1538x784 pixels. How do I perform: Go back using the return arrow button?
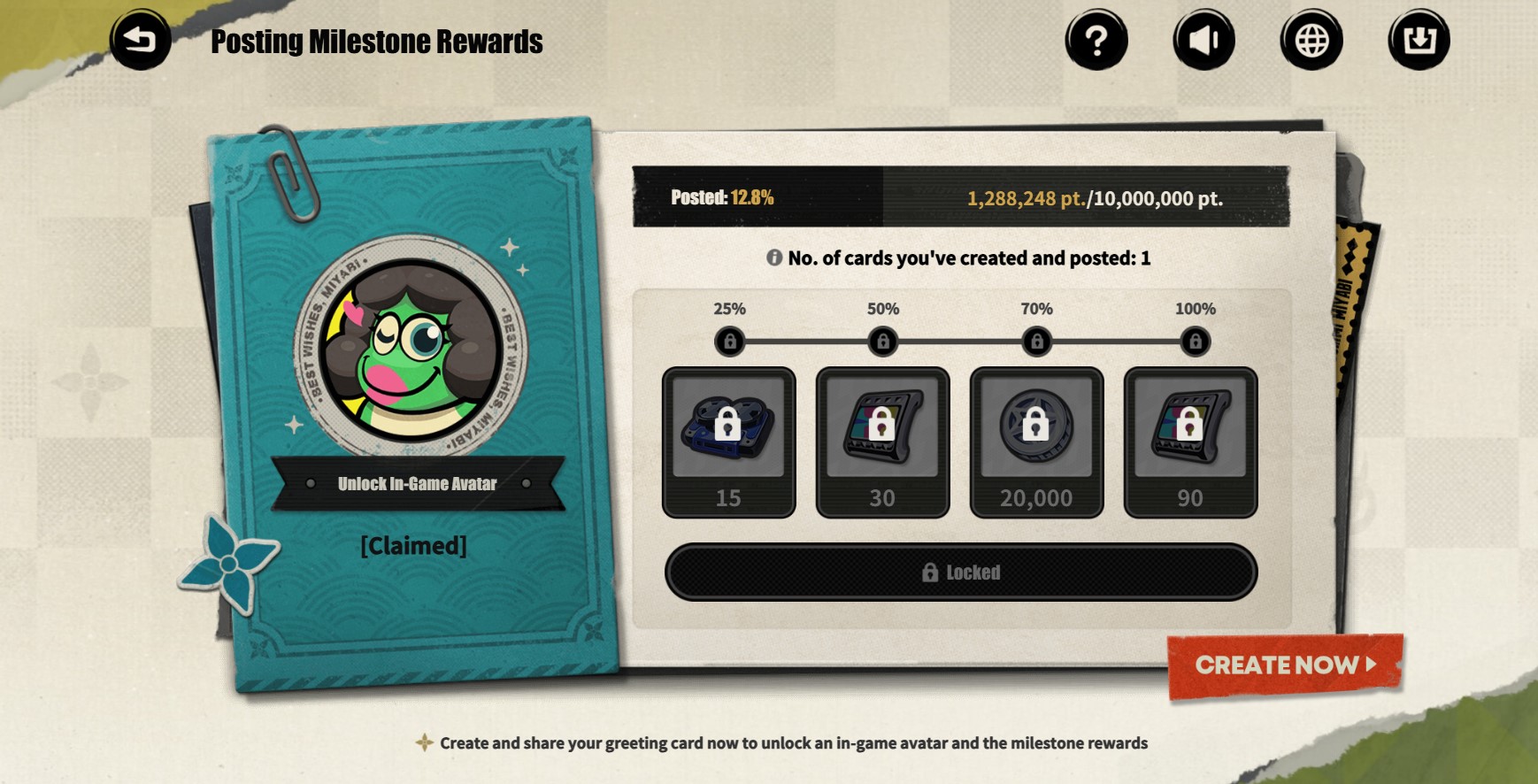click(140, 40)
